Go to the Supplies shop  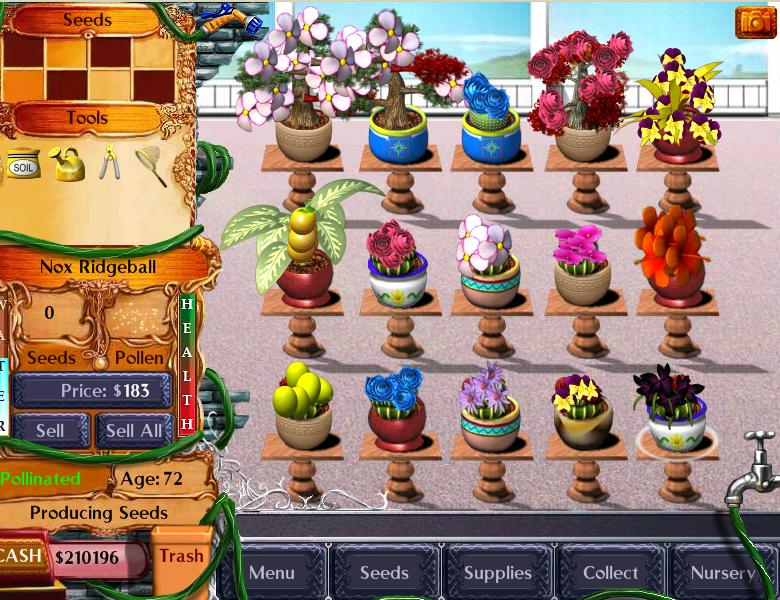497,573
